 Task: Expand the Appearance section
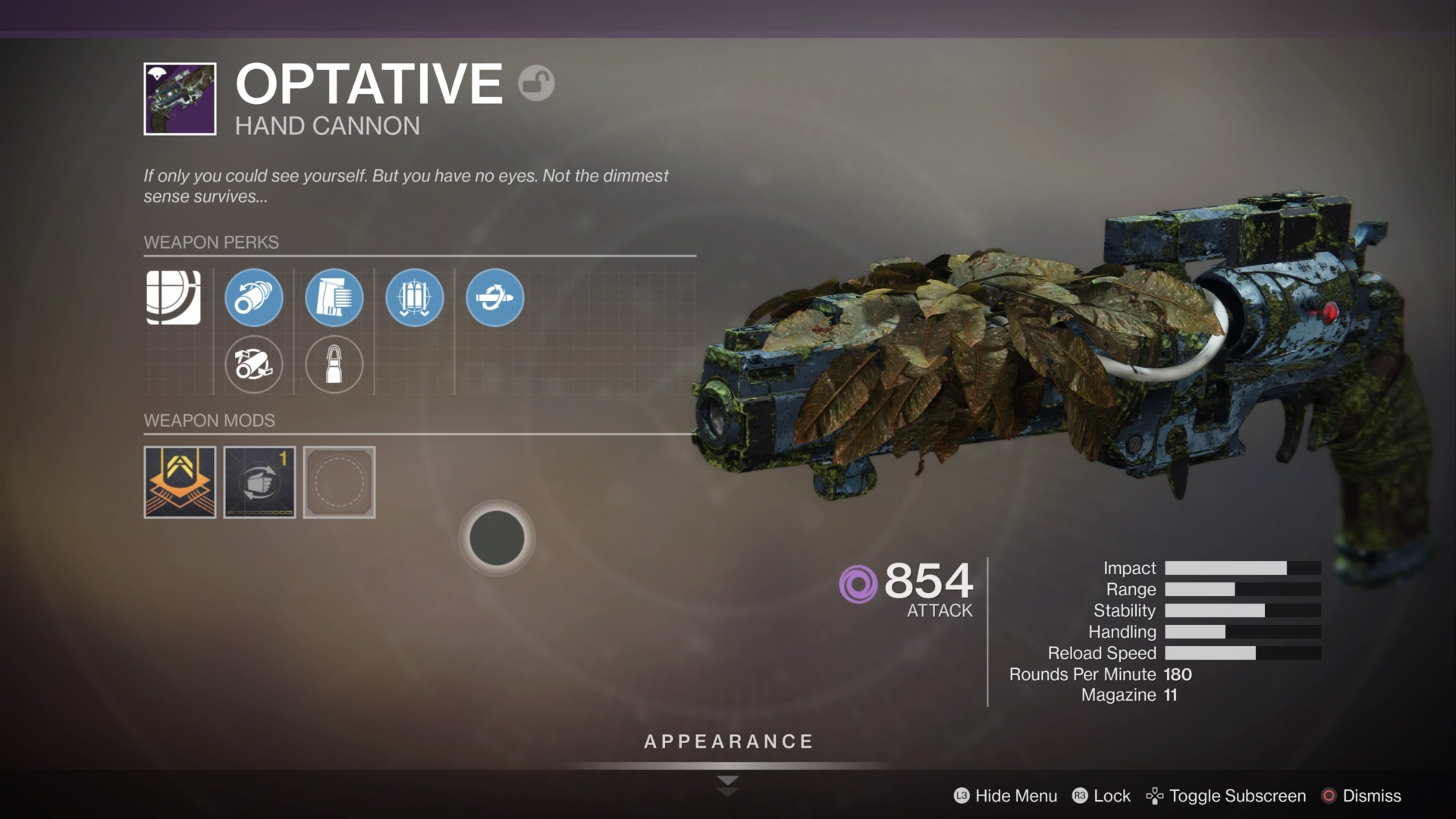(x=728, y=742)
